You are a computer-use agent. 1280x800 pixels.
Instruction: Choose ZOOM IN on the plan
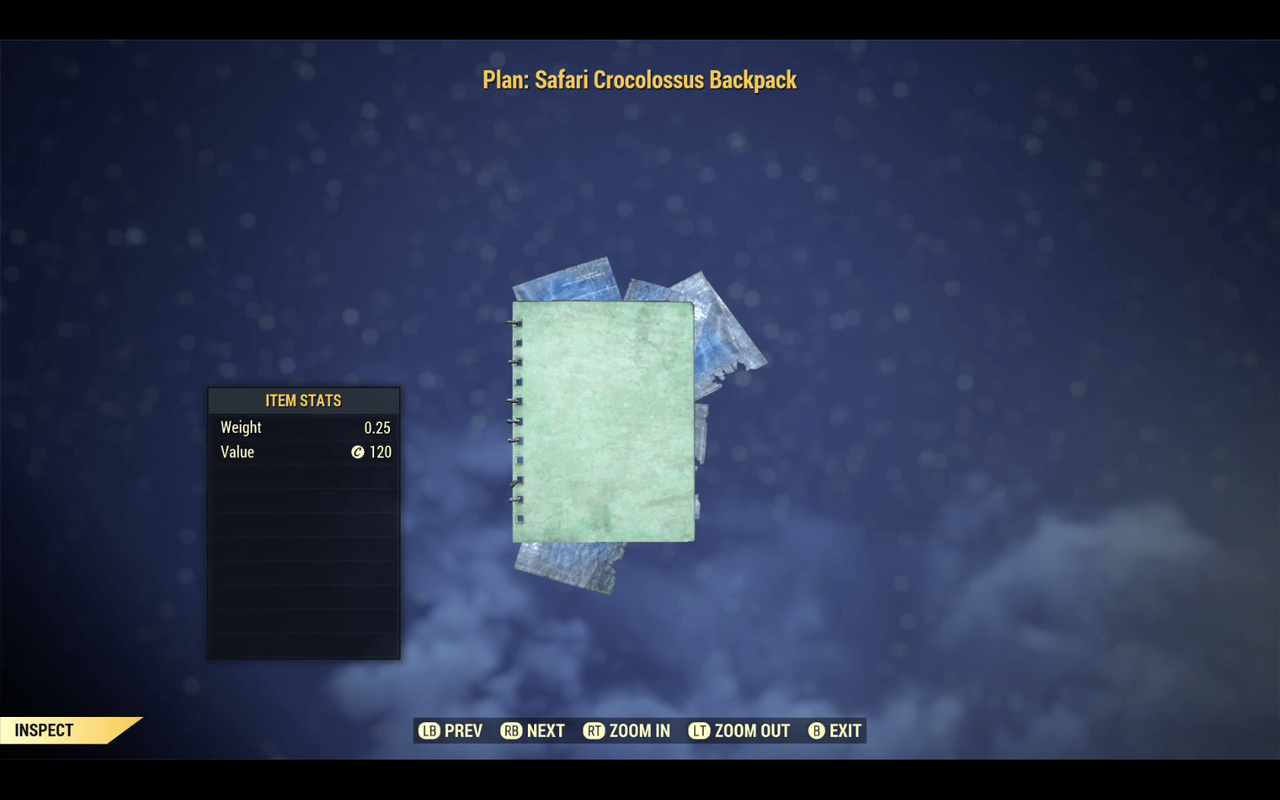[627, 731]
